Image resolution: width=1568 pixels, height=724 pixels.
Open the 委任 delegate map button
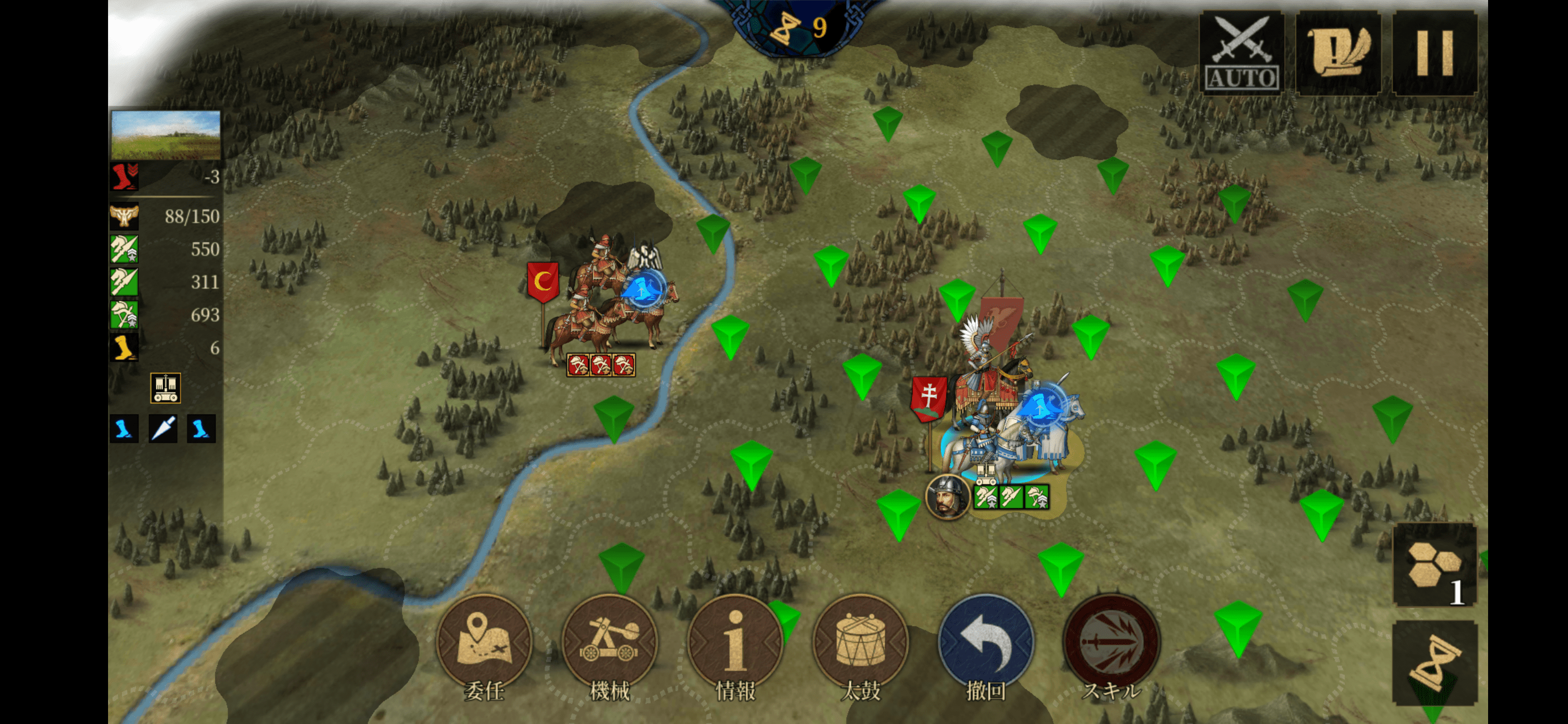click(x=484, y=642)
